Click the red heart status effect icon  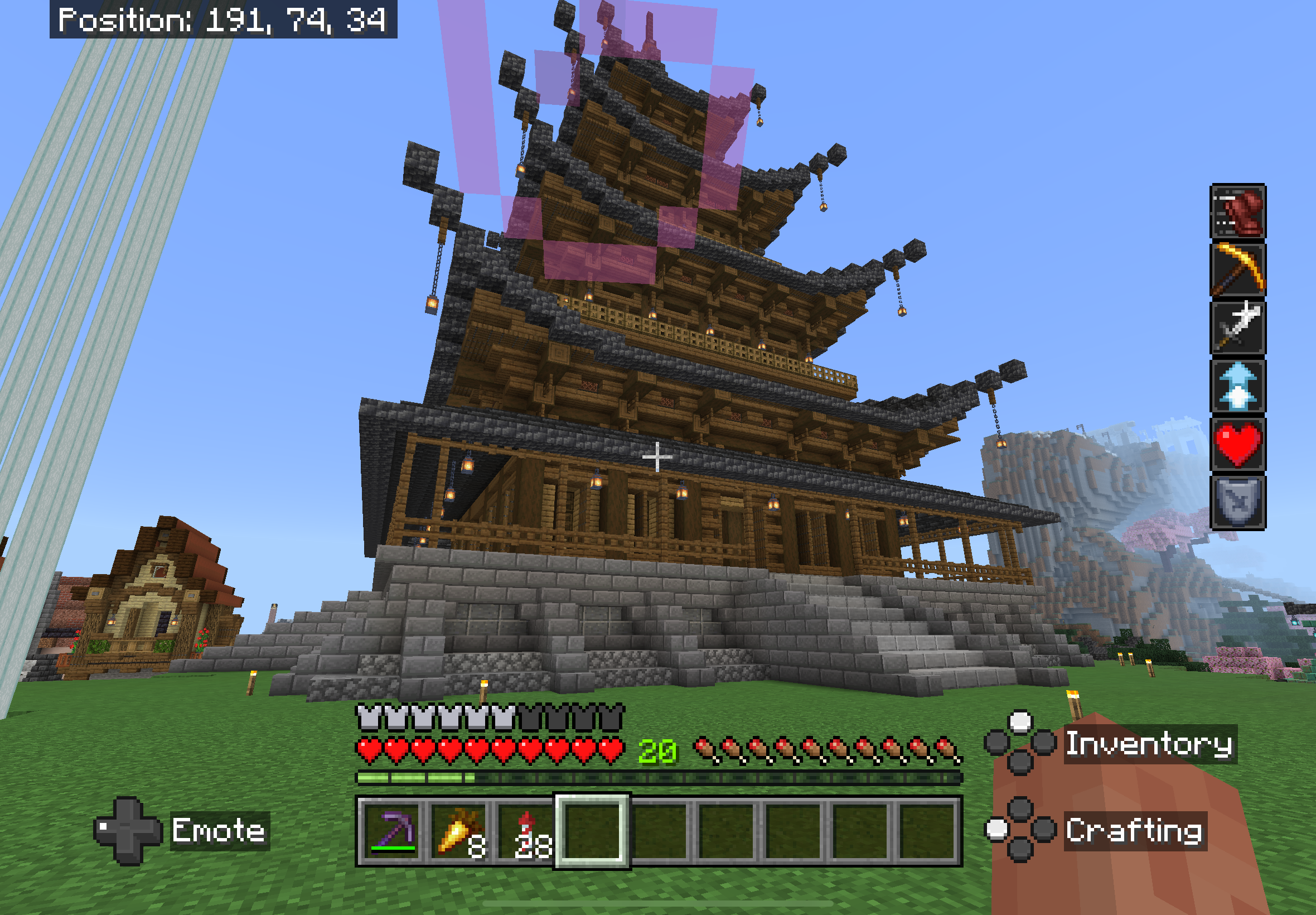[x=1237, y=444]
